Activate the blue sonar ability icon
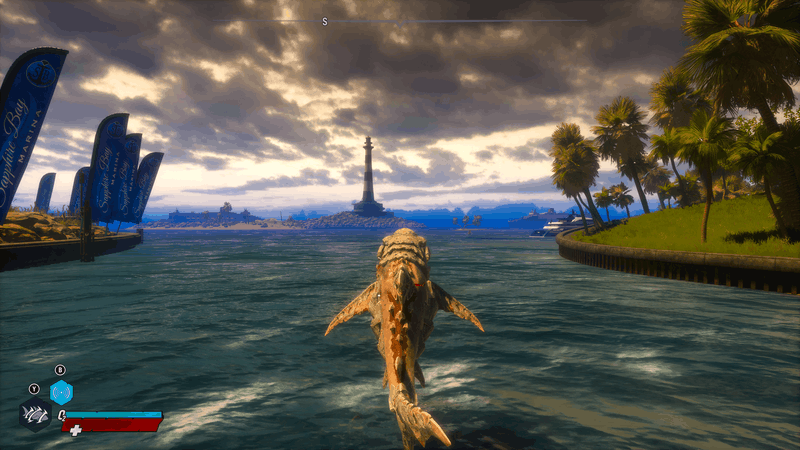The image size is (800, 450). pyautogui.click(x=61, y=392)
